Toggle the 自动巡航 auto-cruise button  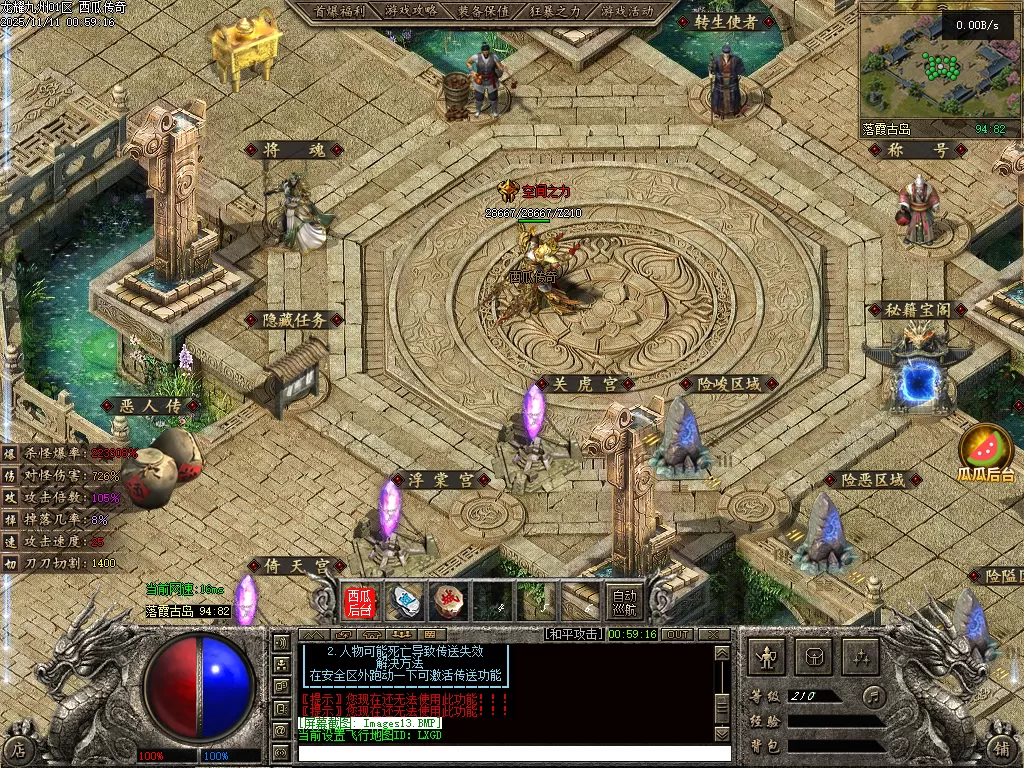pyautogui.click(x=624, y=601)
